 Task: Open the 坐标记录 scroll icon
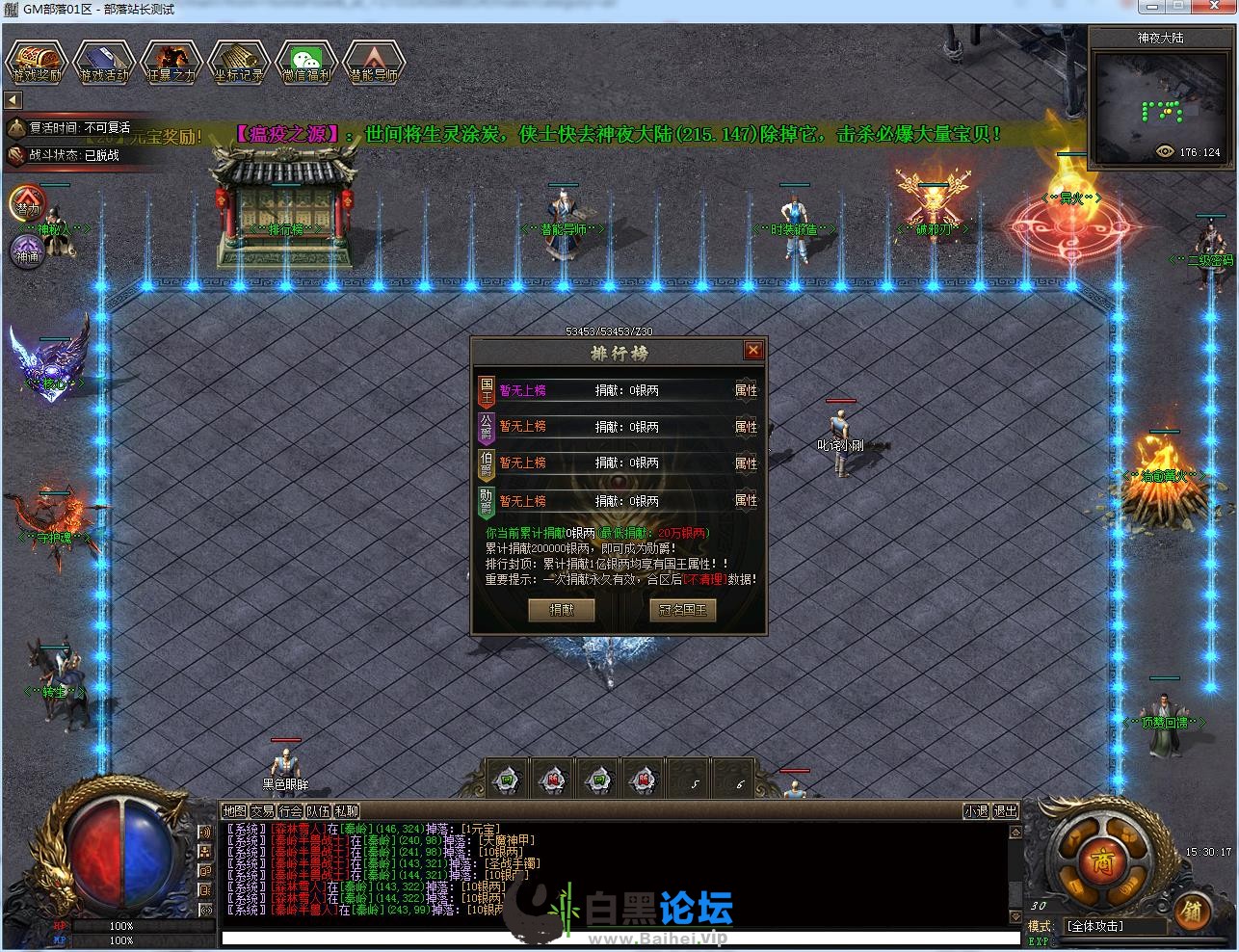[239, 62]
